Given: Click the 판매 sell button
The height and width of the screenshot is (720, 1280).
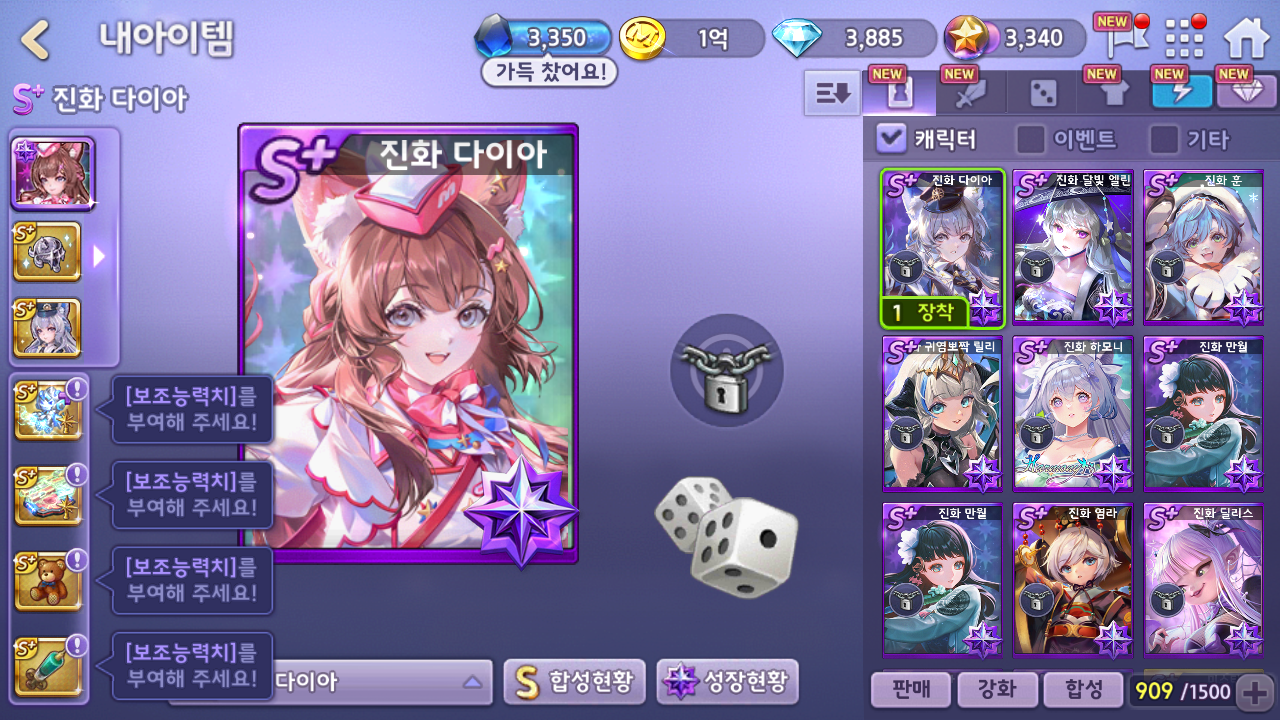Looking at the screenshot, I should tap(909, 689).
